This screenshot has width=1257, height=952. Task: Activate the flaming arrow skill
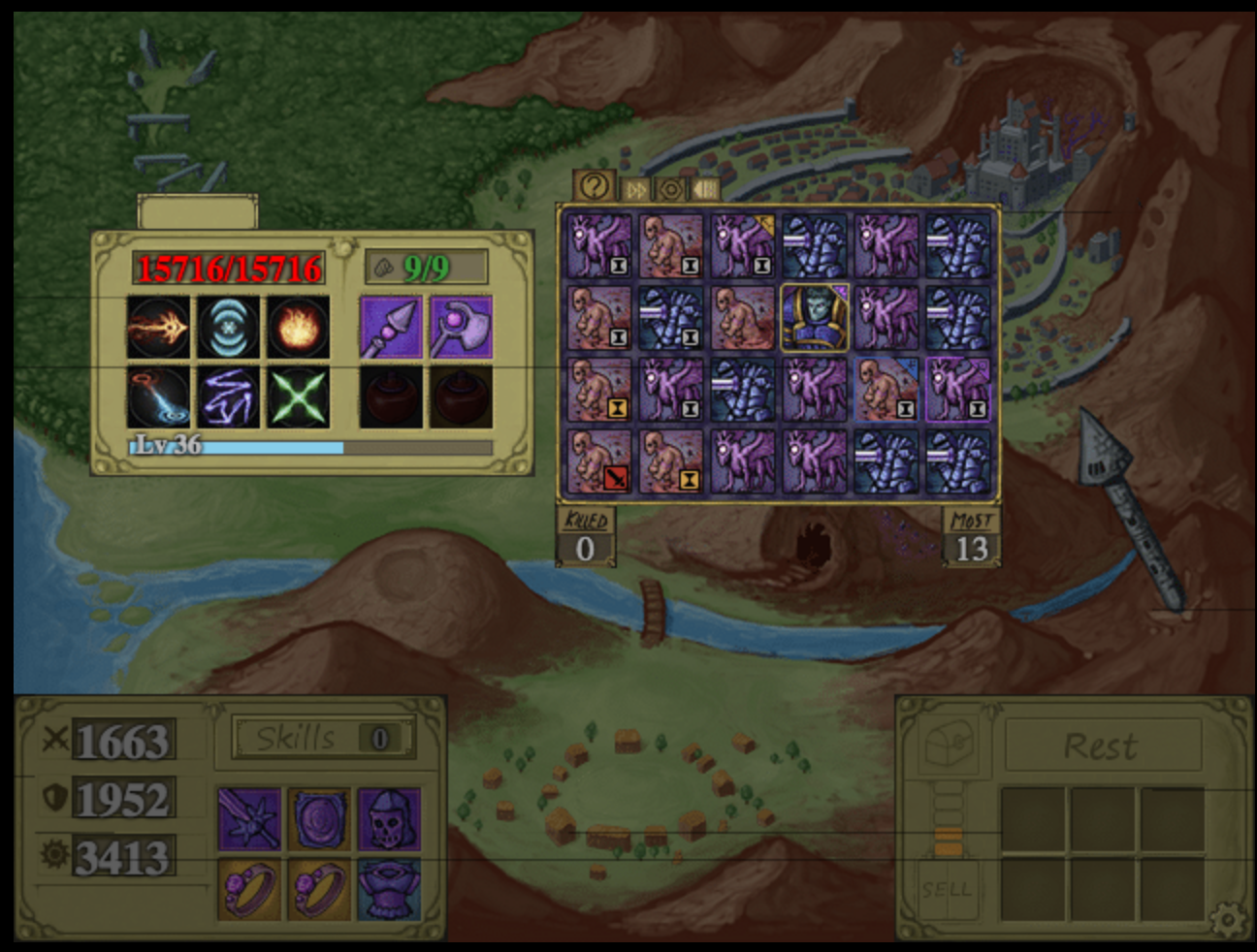[159, 327]
